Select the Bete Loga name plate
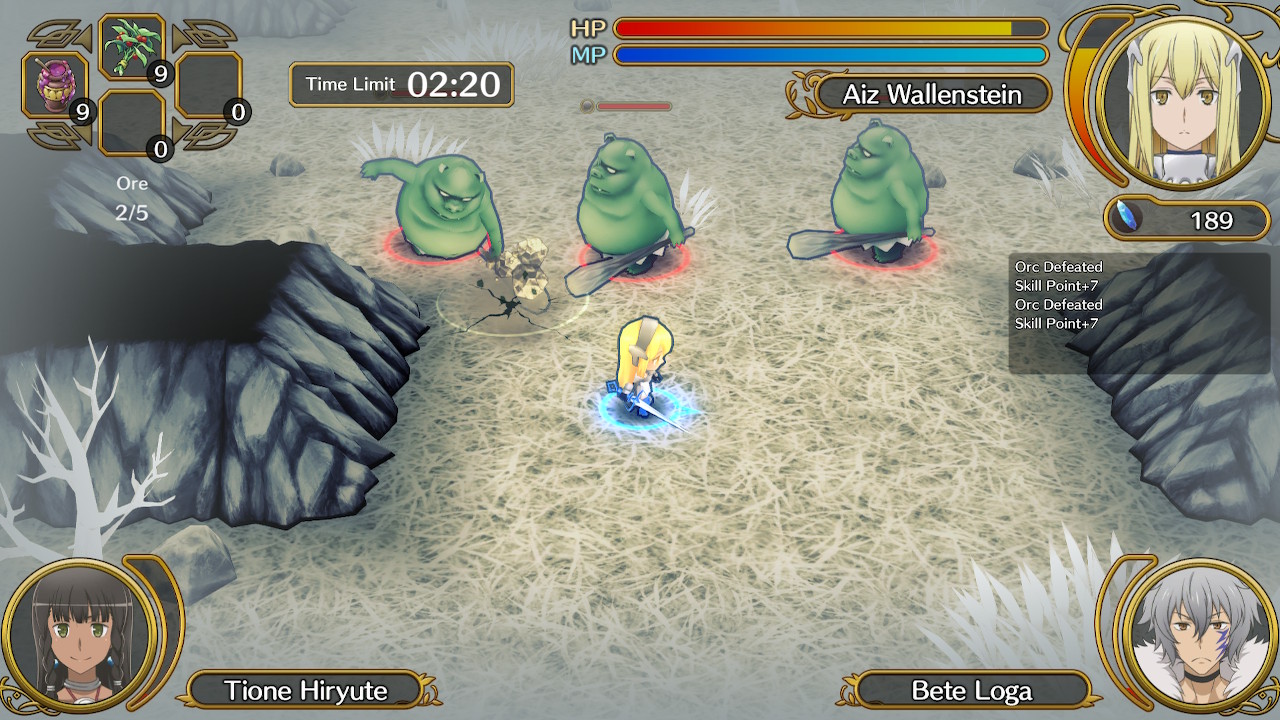Viewport: 1280px width, 720px height. [x=971, y=690]
